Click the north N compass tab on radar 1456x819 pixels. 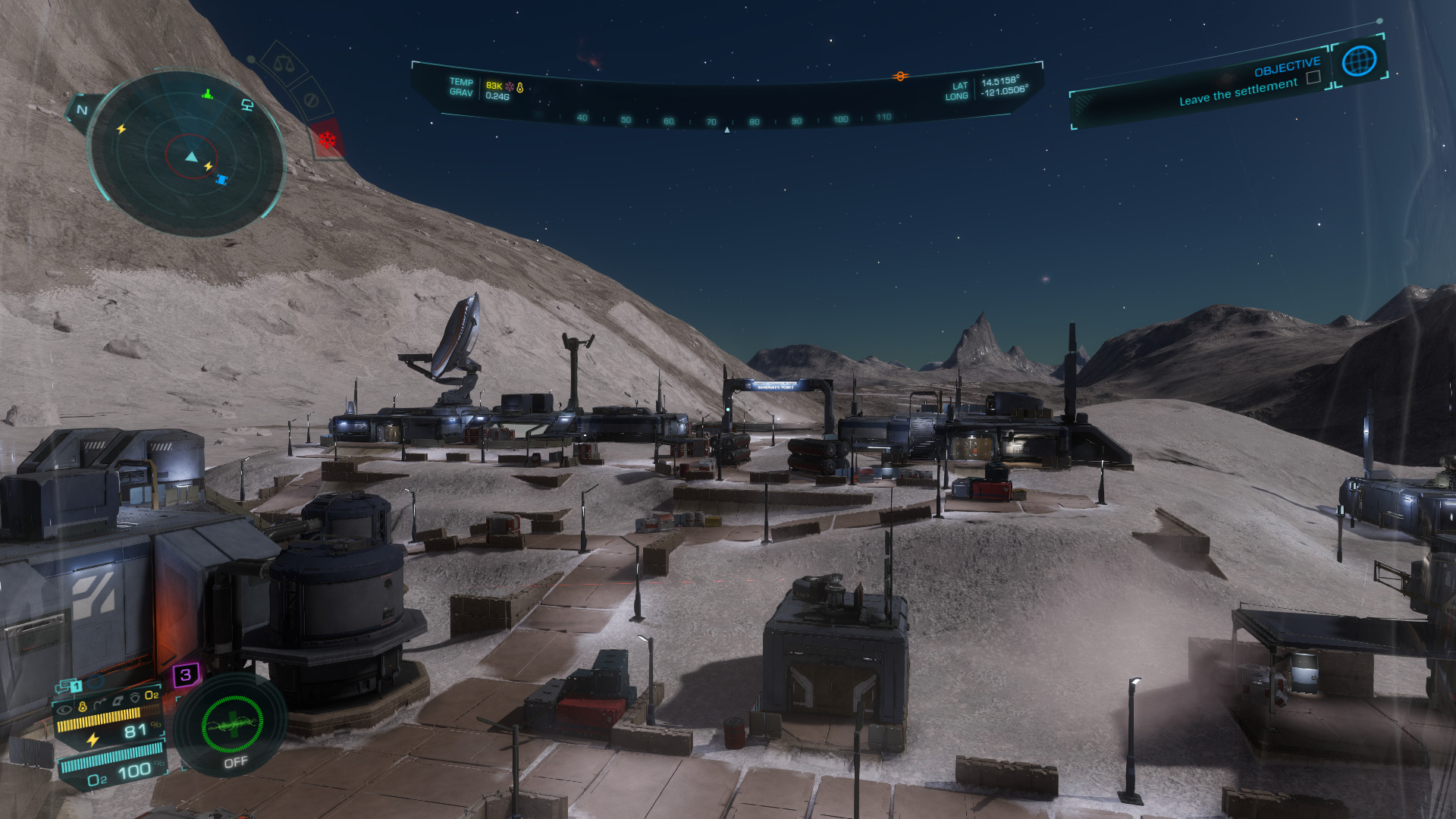pyautogui.click(x=82, y=111)
